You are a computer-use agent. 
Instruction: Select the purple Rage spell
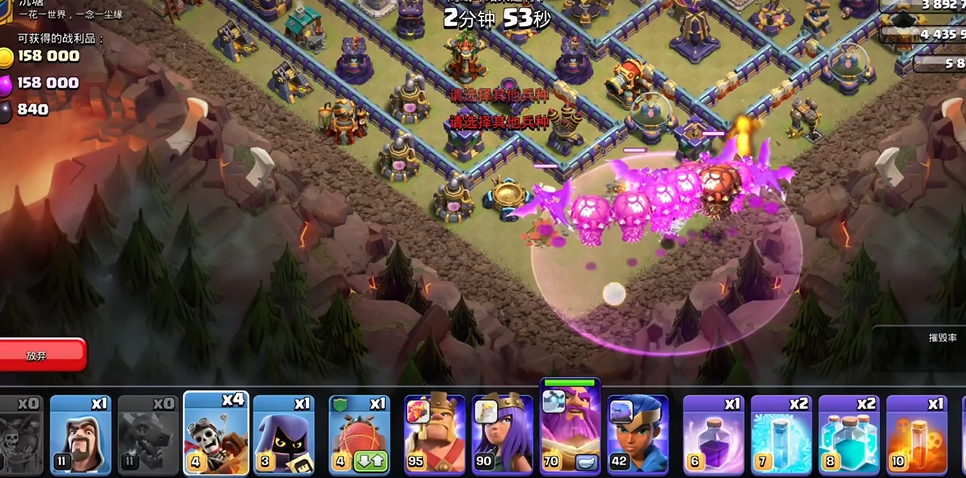[x=713, y=433]
